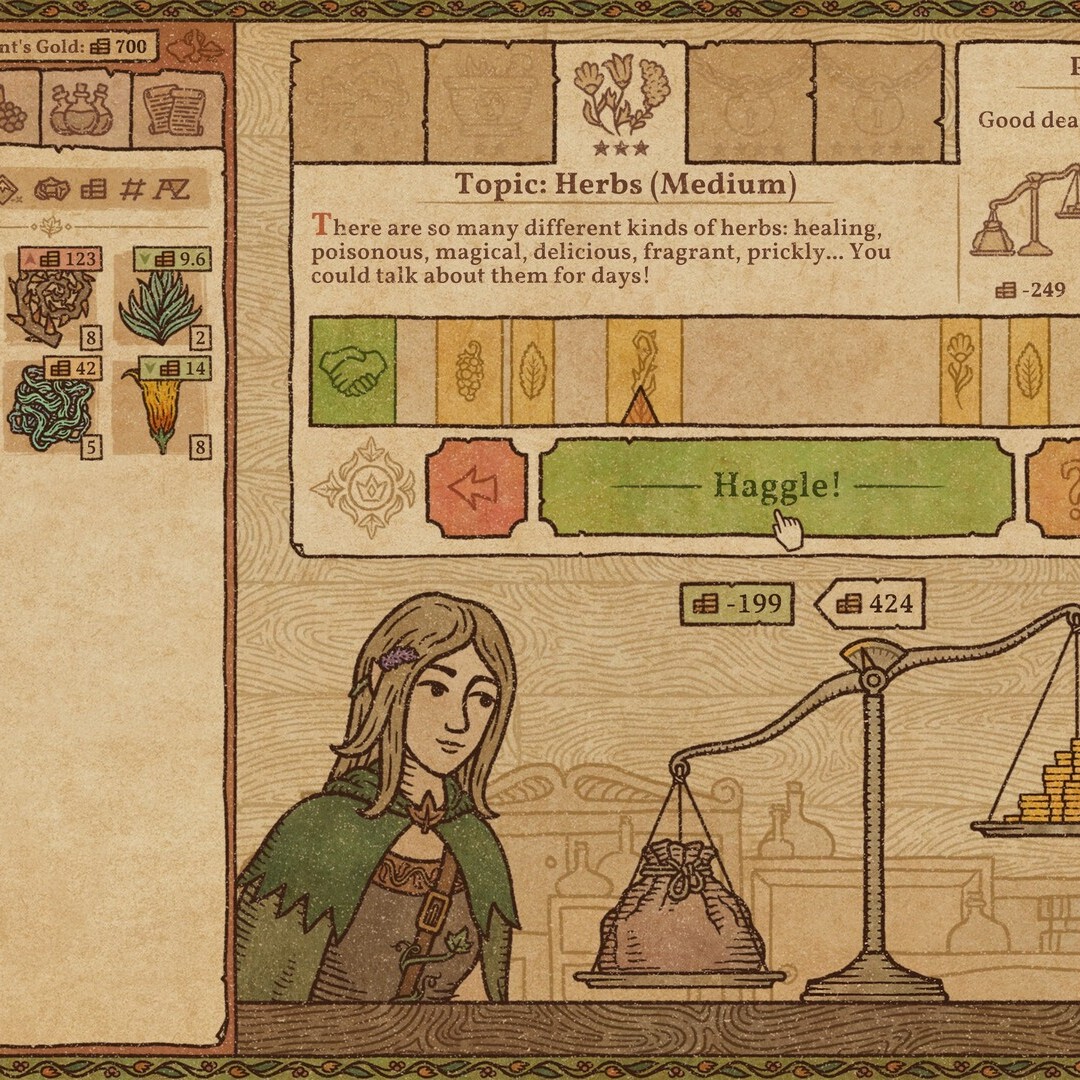Filter inventory by the crystal cluster icon

[x=52, y=188]
